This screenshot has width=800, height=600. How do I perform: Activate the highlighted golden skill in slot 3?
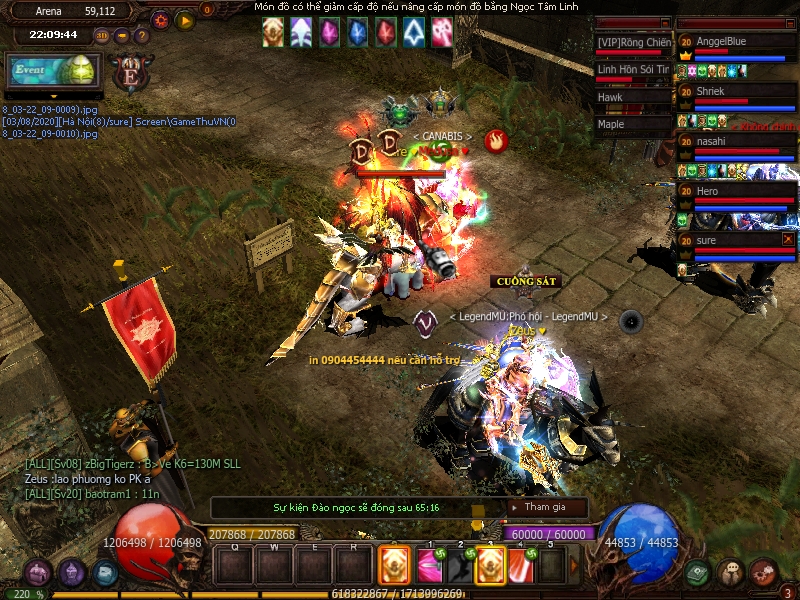(490, 566)
